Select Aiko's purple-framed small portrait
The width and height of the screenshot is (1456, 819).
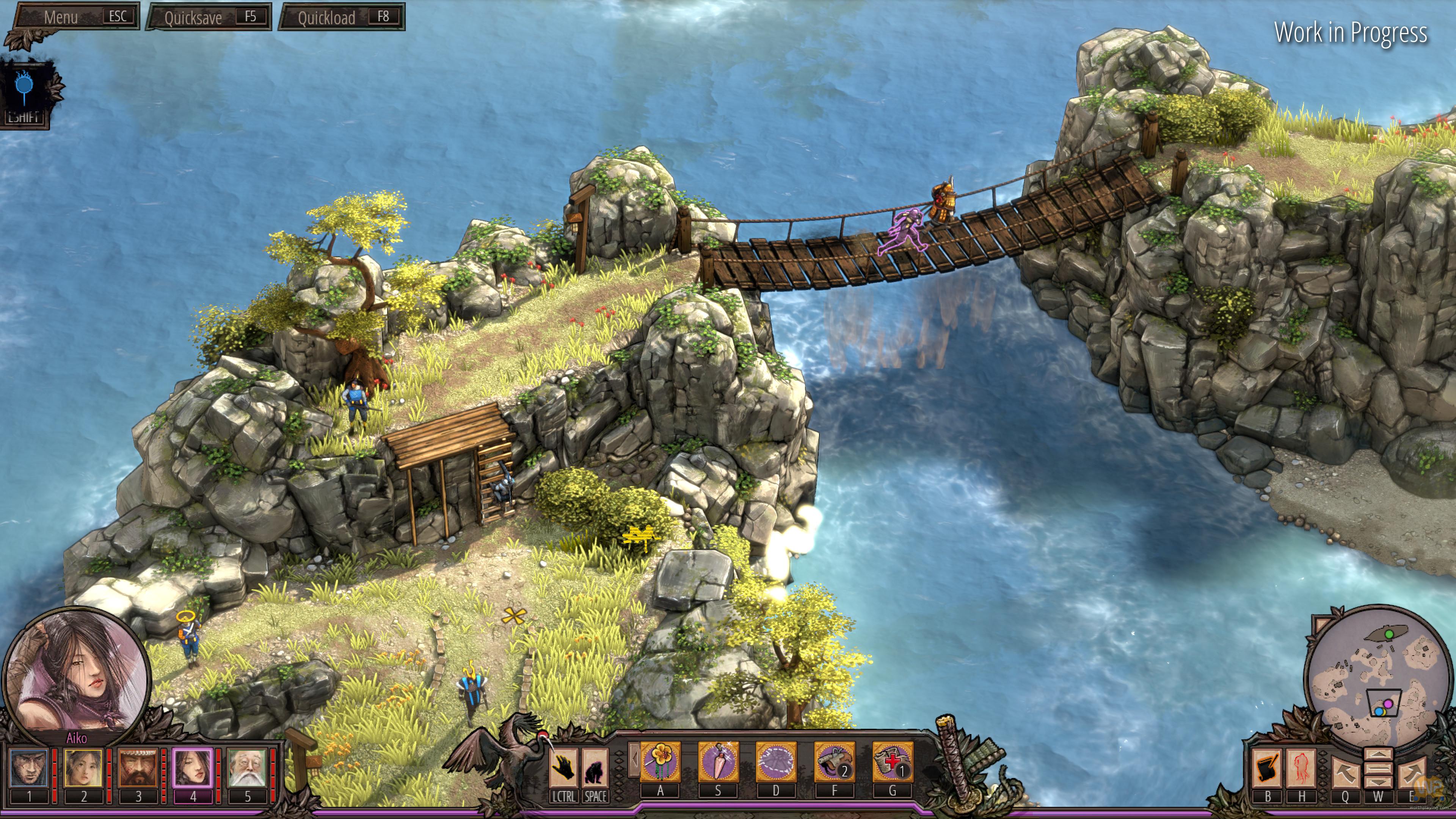click(x=192, y=767)
